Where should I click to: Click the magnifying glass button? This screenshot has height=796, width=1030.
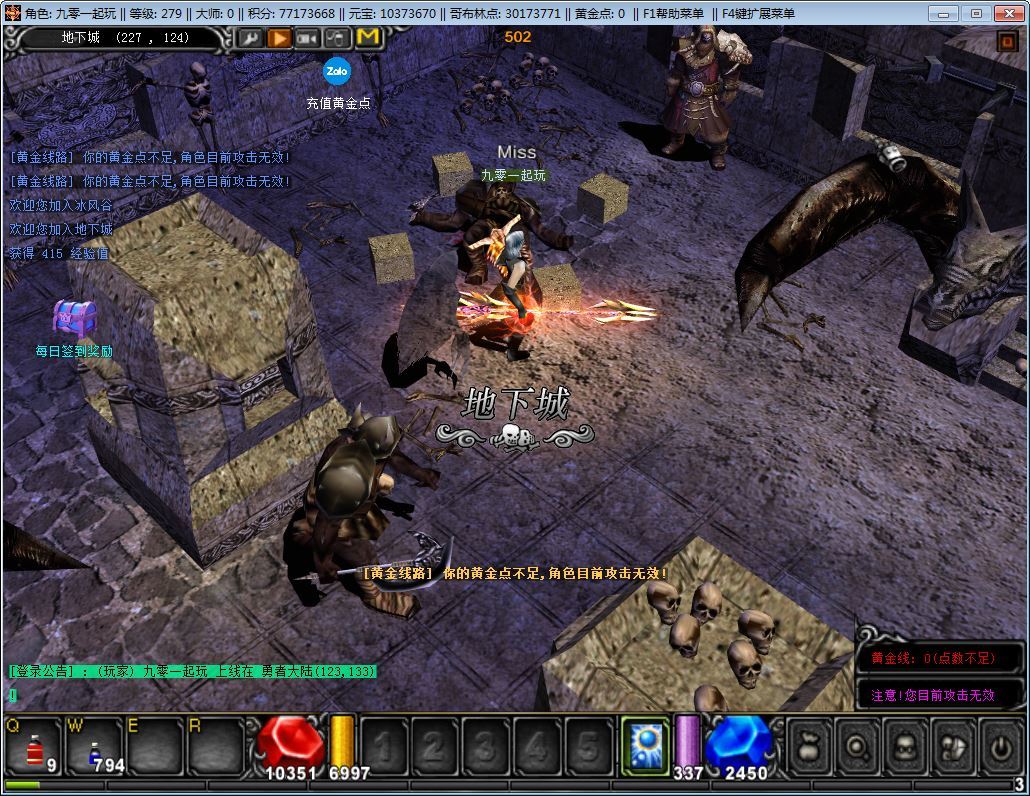[x=857, y=746]
